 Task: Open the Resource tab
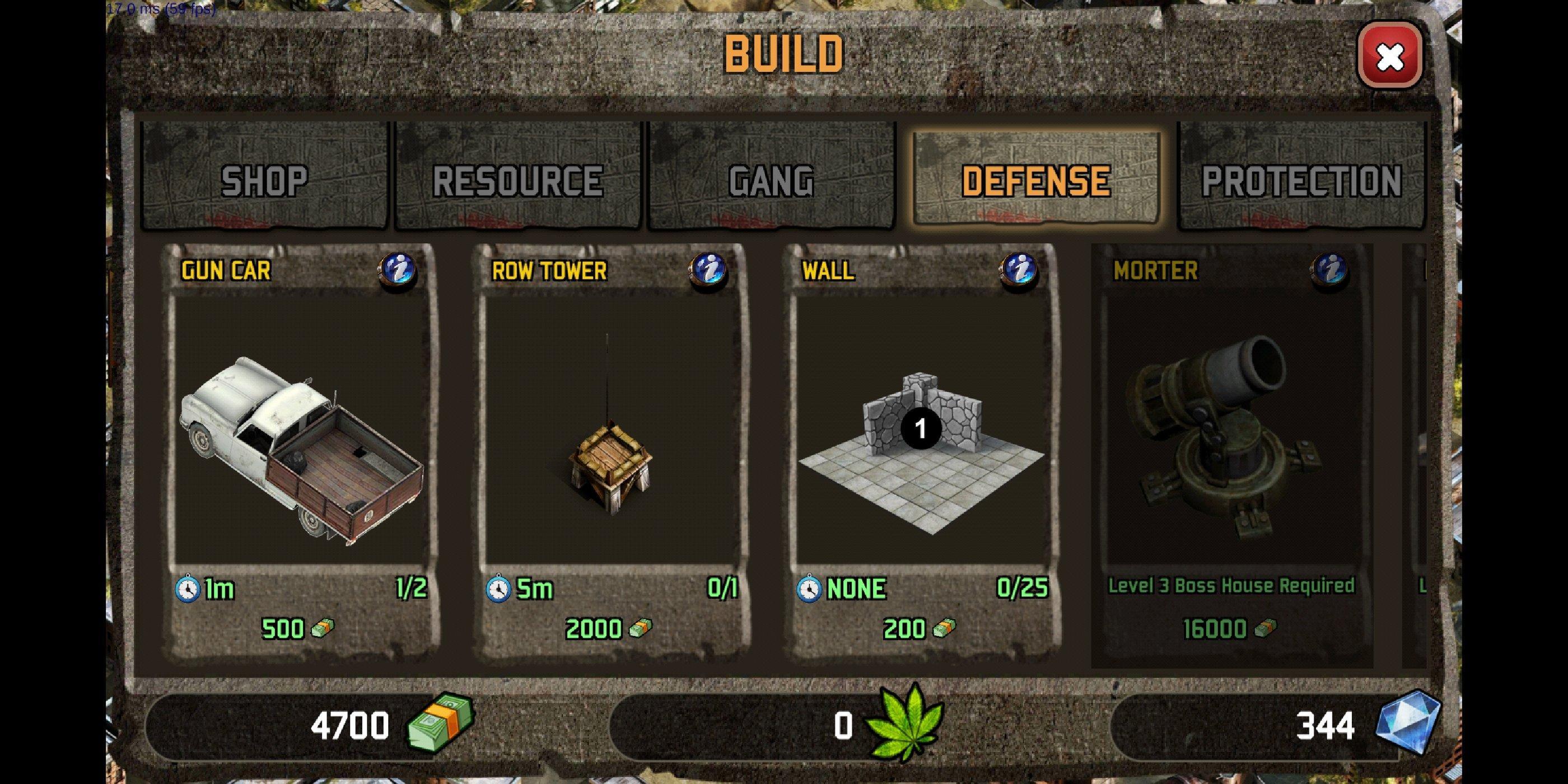point(518,177)
